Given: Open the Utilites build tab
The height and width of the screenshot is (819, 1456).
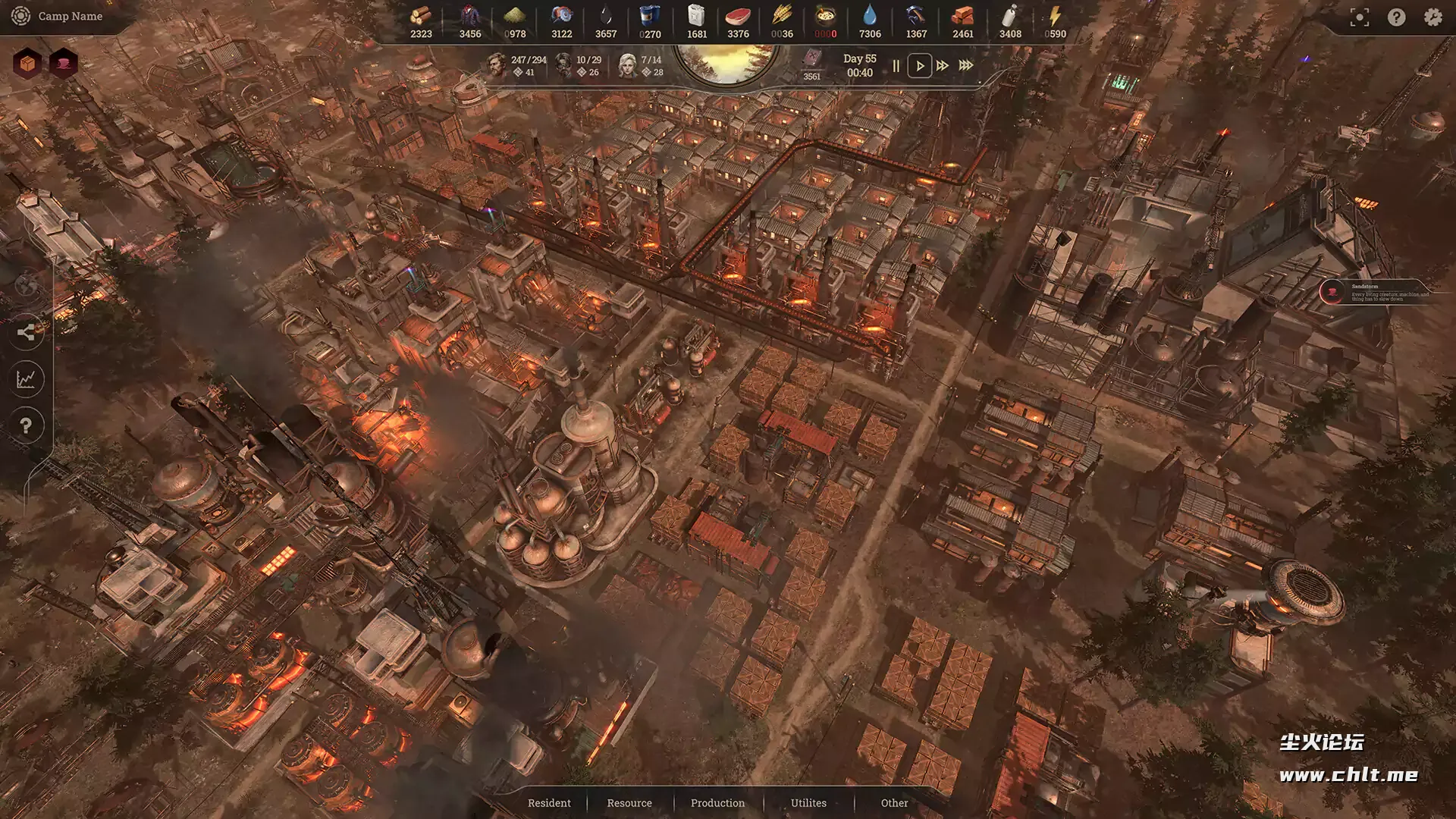Looking at the screenshot, I should click(808, 803).
